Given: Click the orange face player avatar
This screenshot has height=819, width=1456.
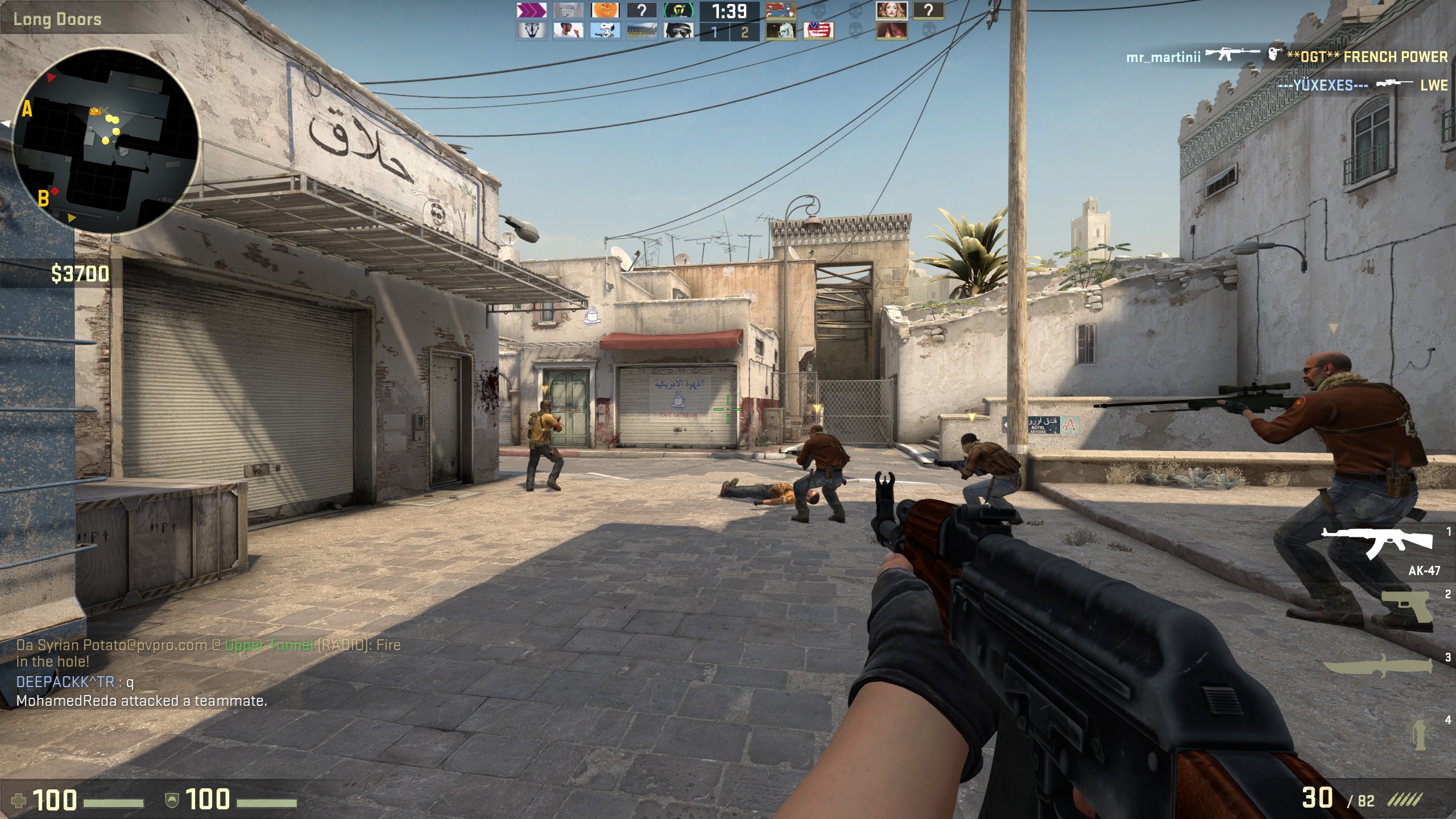Looking at the screenshot, I should coord(605,10).
